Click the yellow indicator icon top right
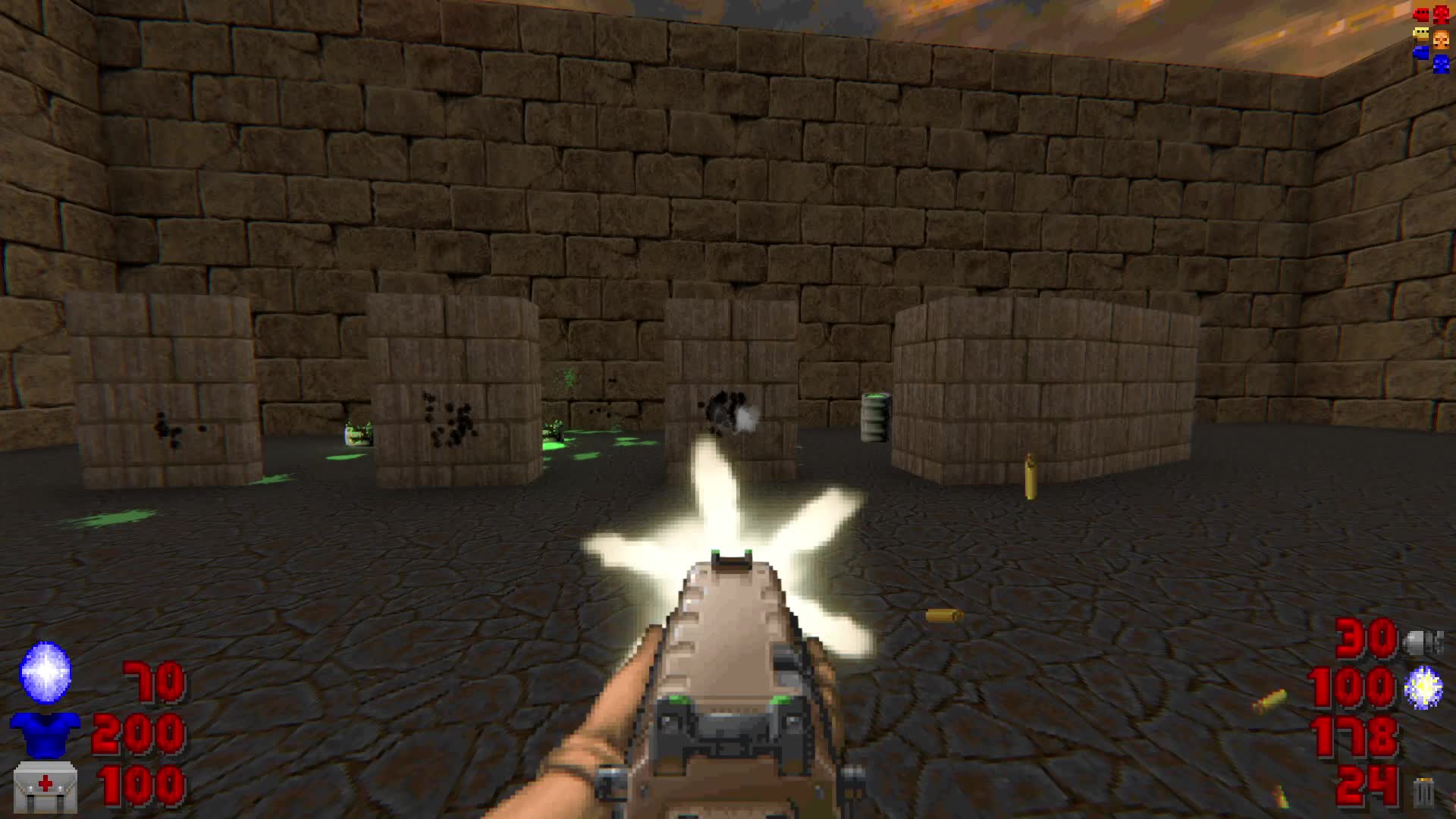 point(1420,33)
